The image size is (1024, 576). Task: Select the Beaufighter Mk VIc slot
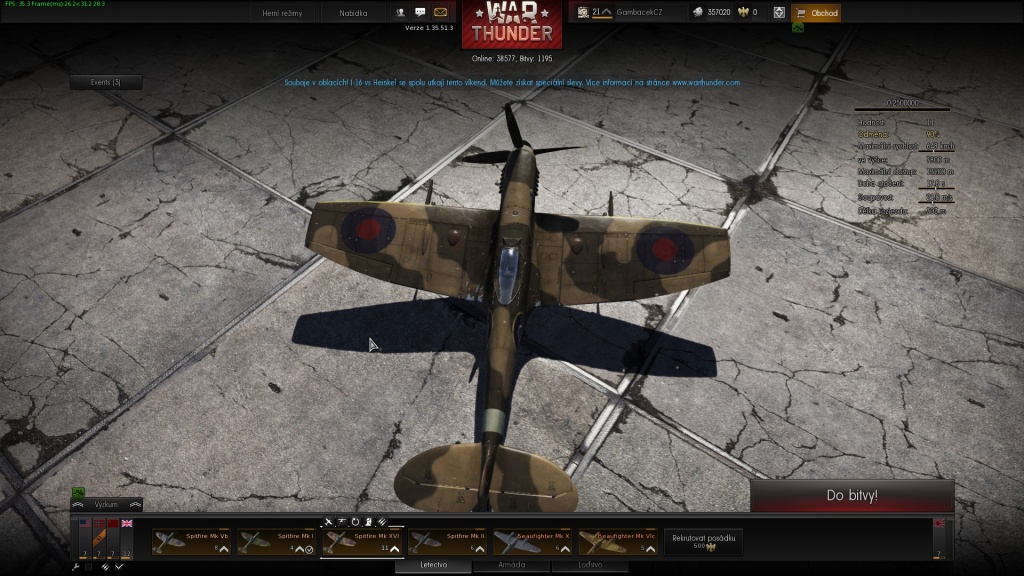[x=617, y=541]
